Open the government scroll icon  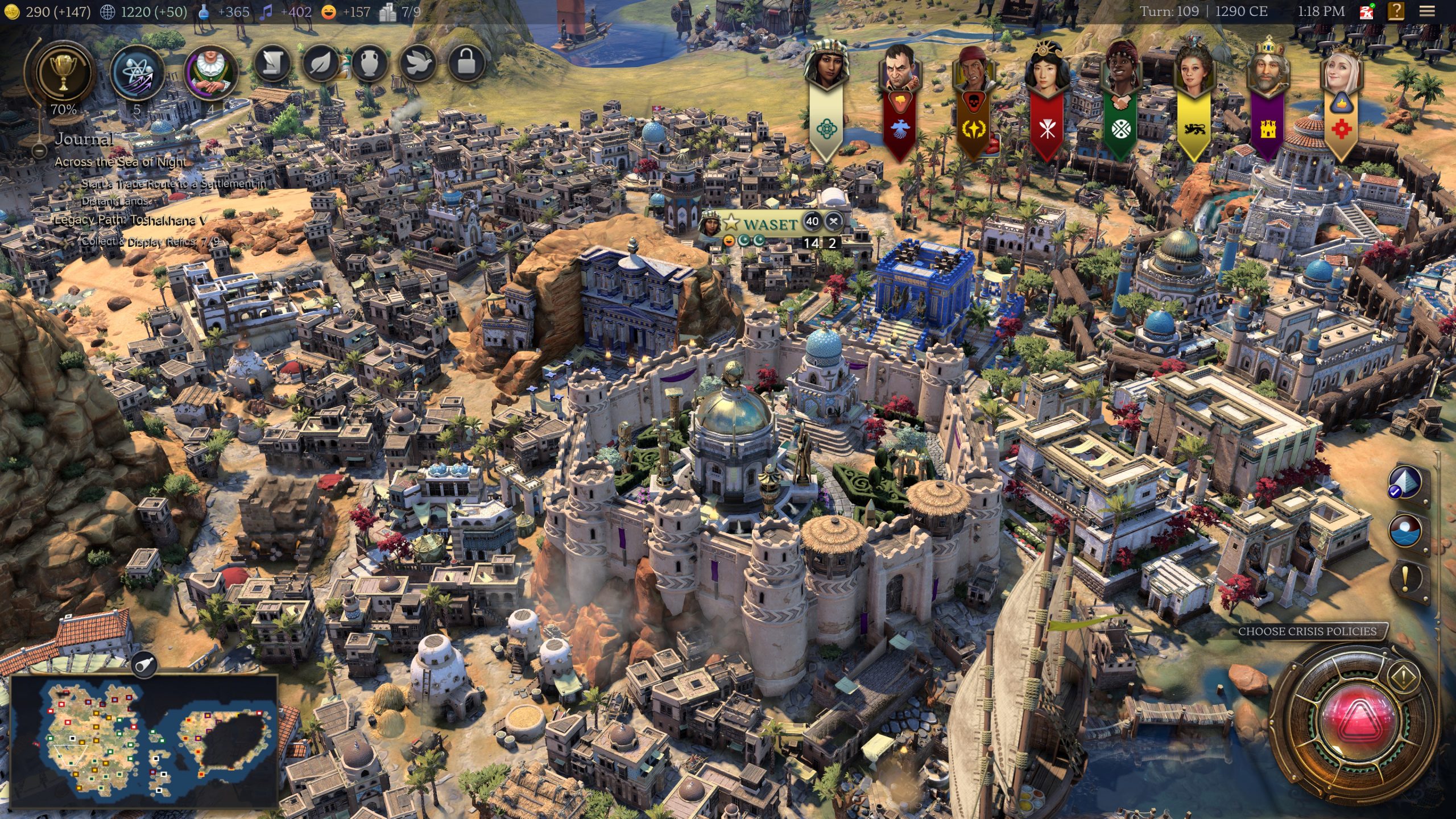pos(272,64)
